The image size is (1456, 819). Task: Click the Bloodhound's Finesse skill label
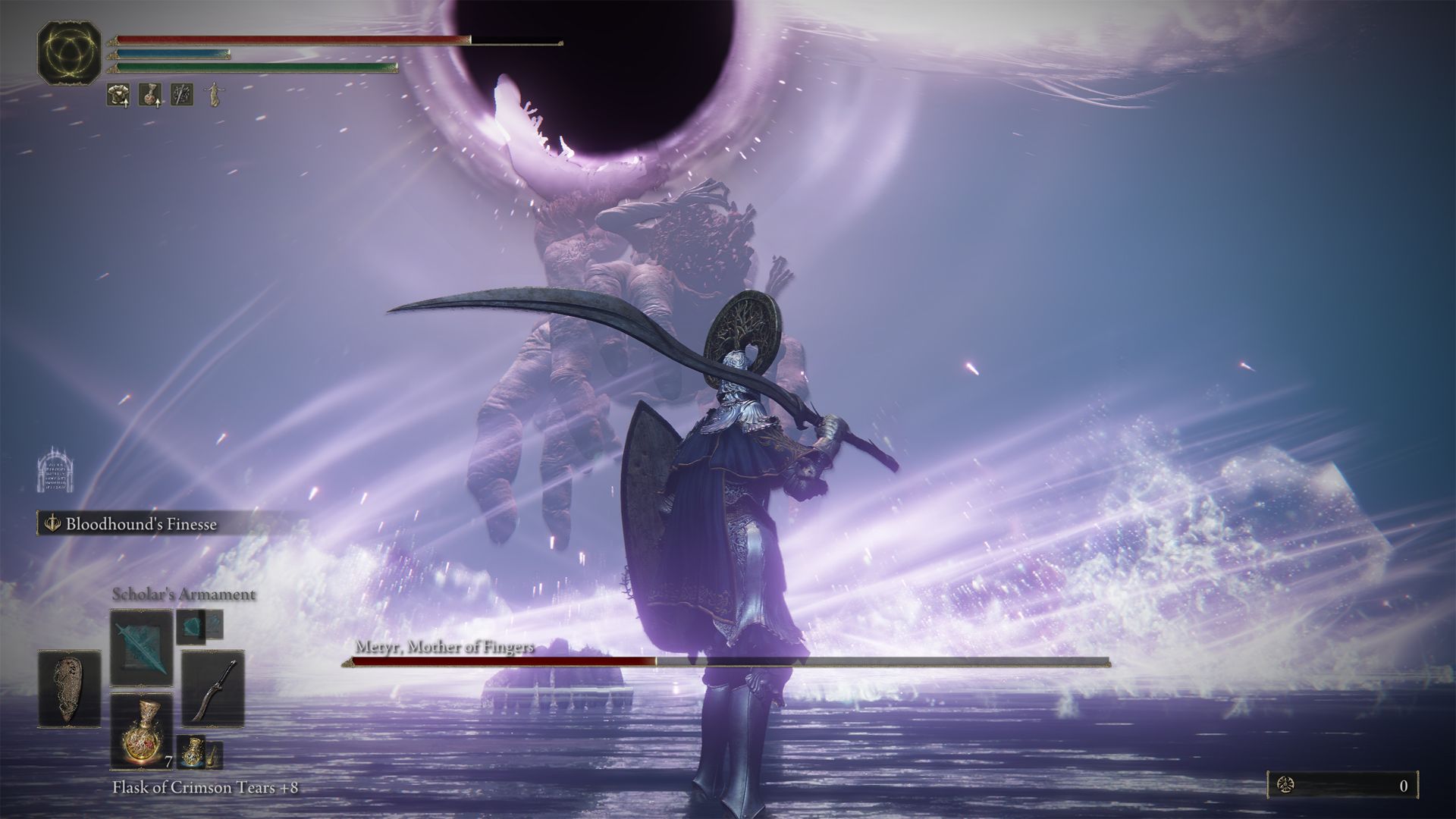(141, 524)
